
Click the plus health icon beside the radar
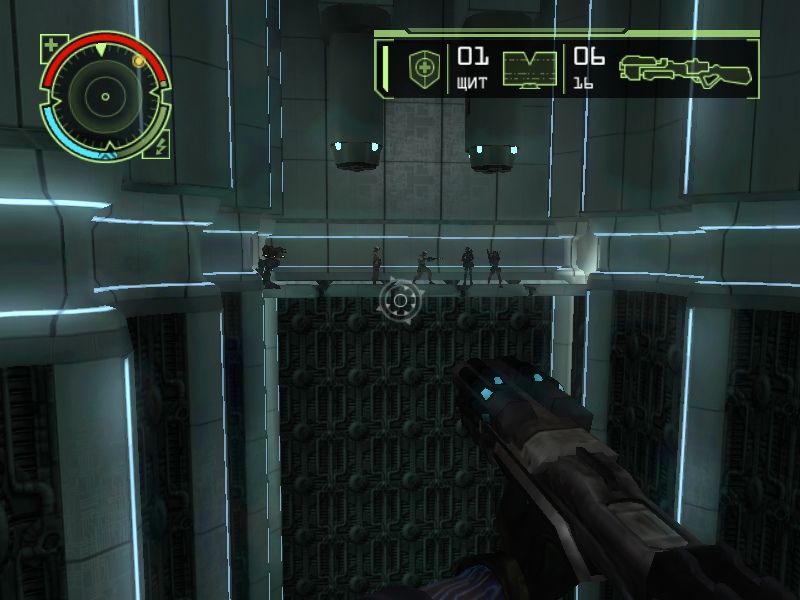click(51, 44)
